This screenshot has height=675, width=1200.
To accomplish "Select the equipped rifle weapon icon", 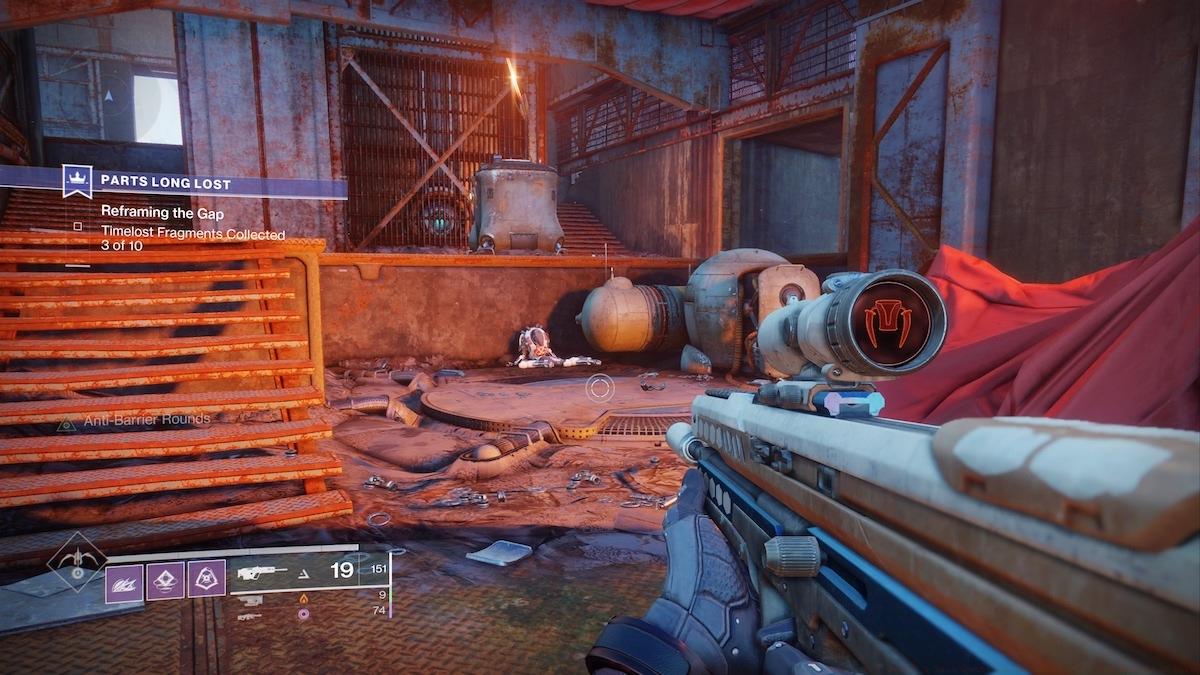I will click(262, 573).
